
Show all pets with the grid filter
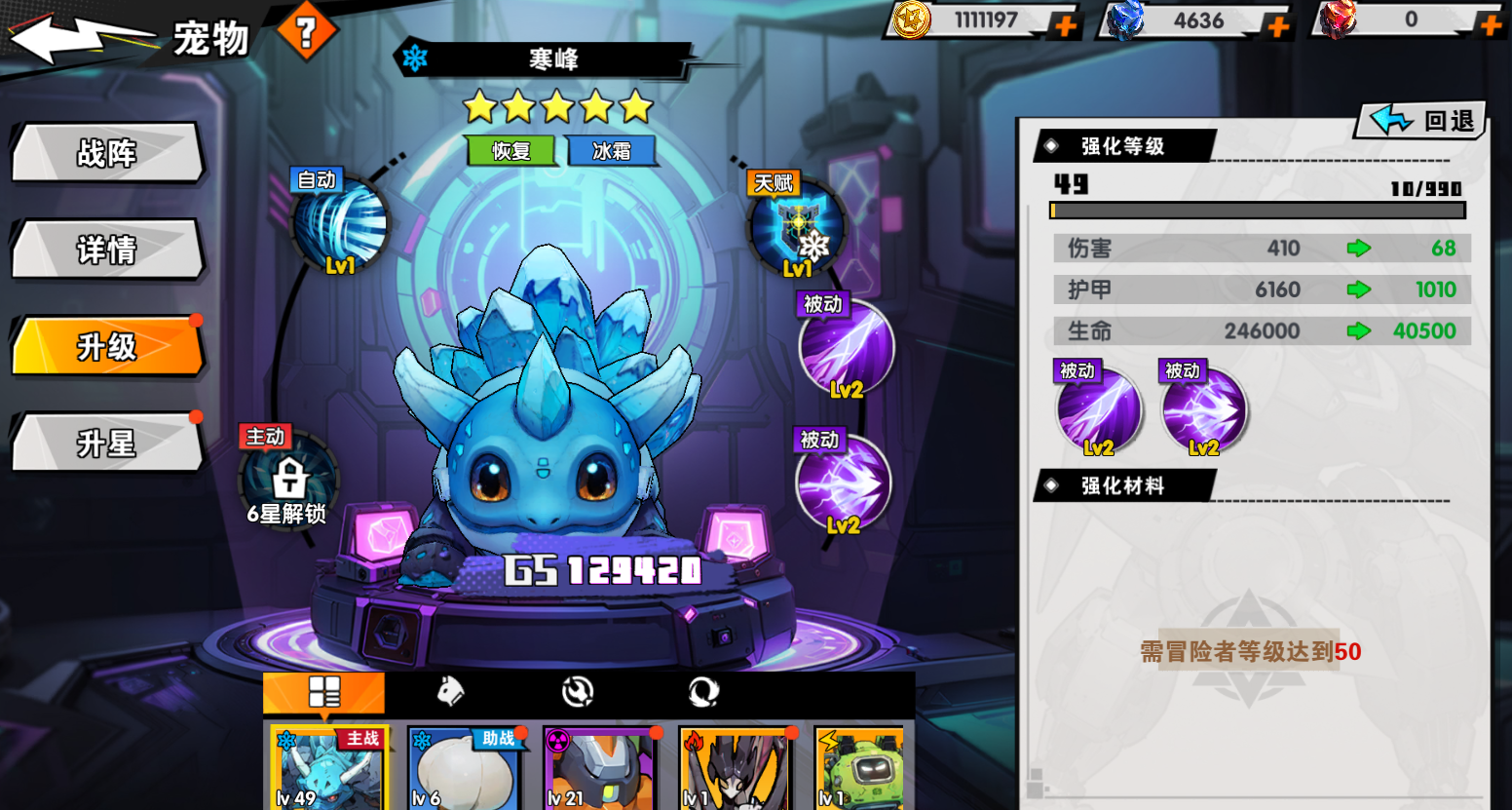pyautogui.click(x=323, y=692)
